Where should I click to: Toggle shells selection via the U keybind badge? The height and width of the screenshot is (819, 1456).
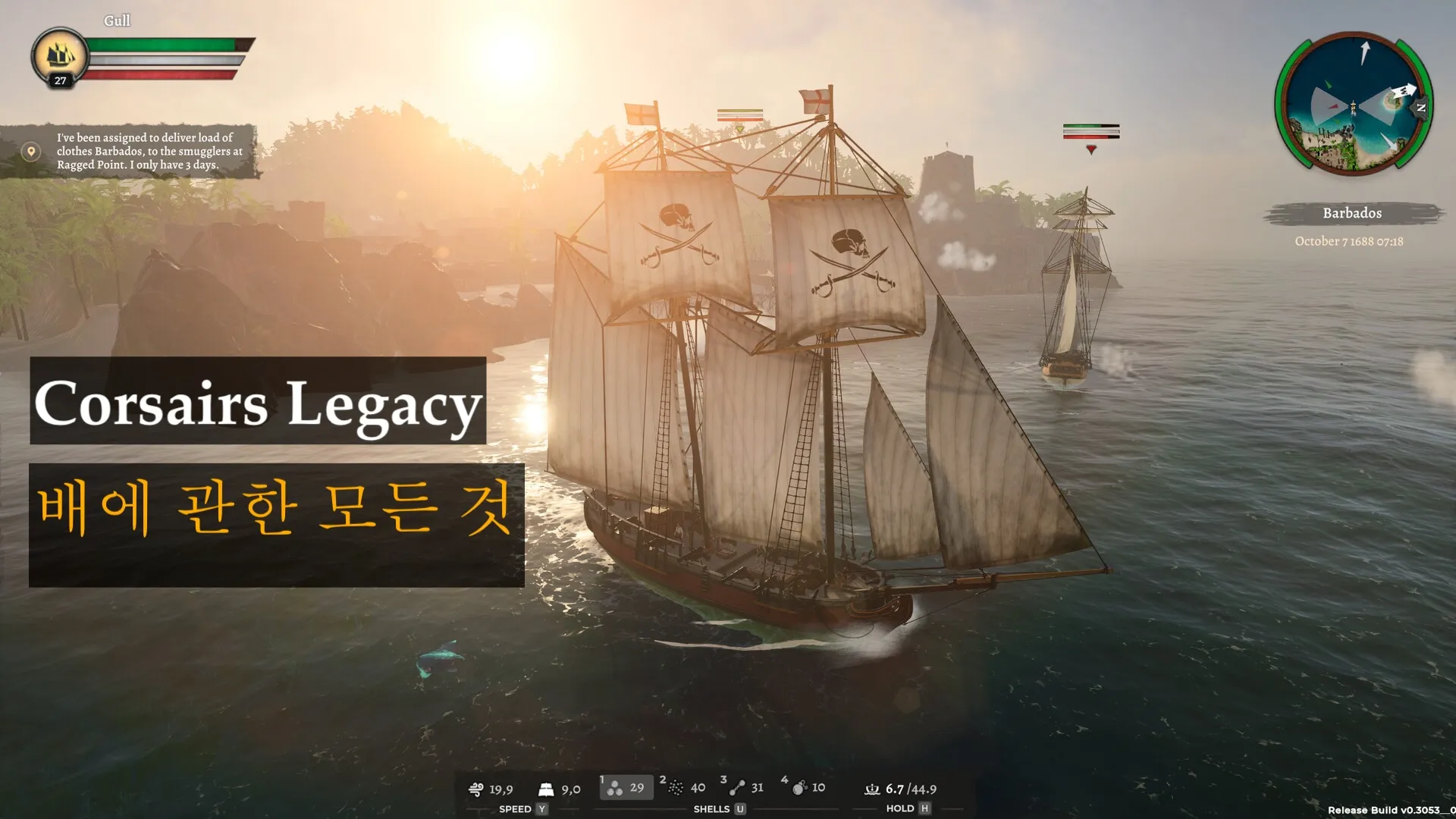(741, 809)
